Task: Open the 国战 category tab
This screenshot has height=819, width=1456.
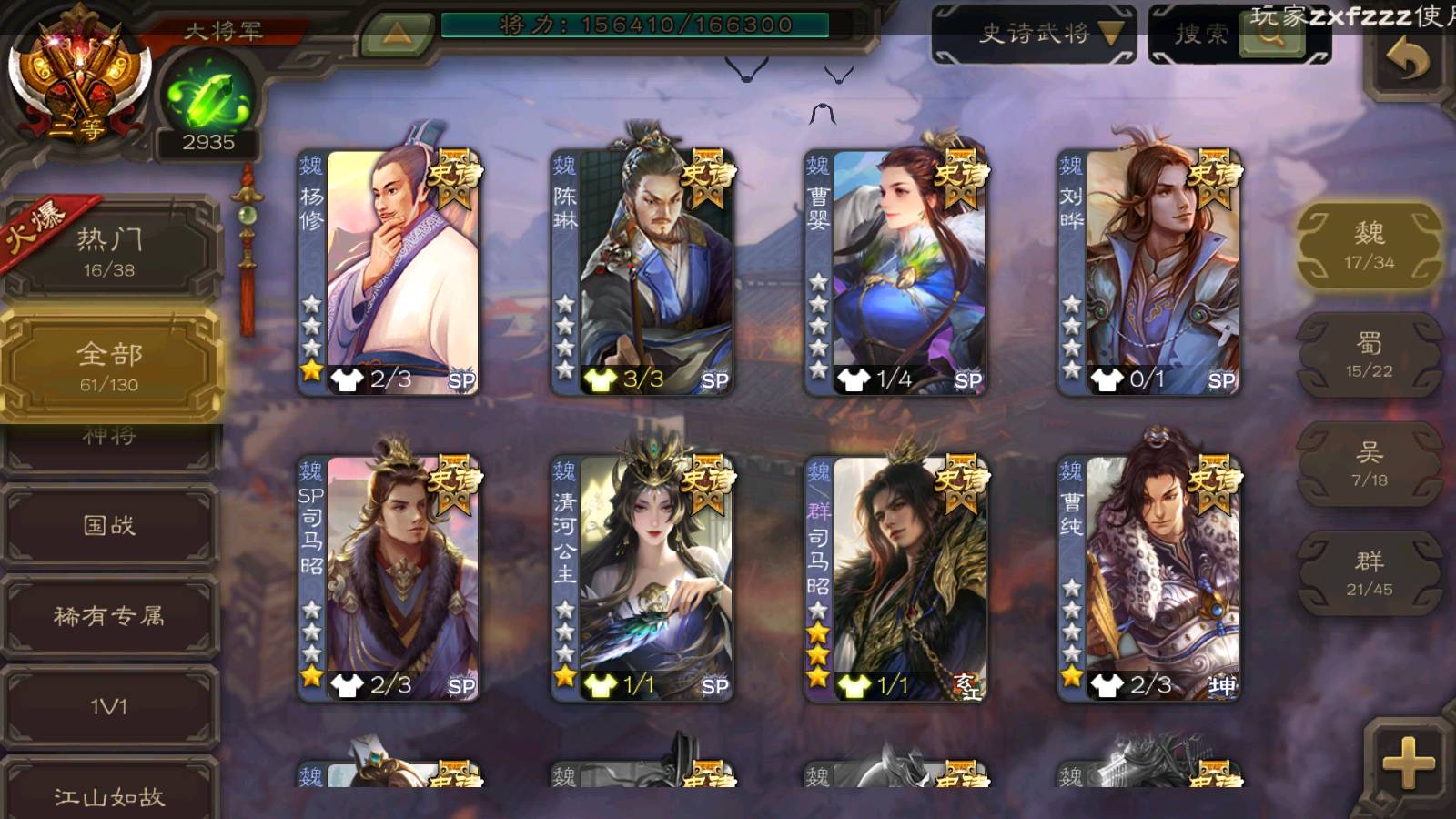Action: 109,525
